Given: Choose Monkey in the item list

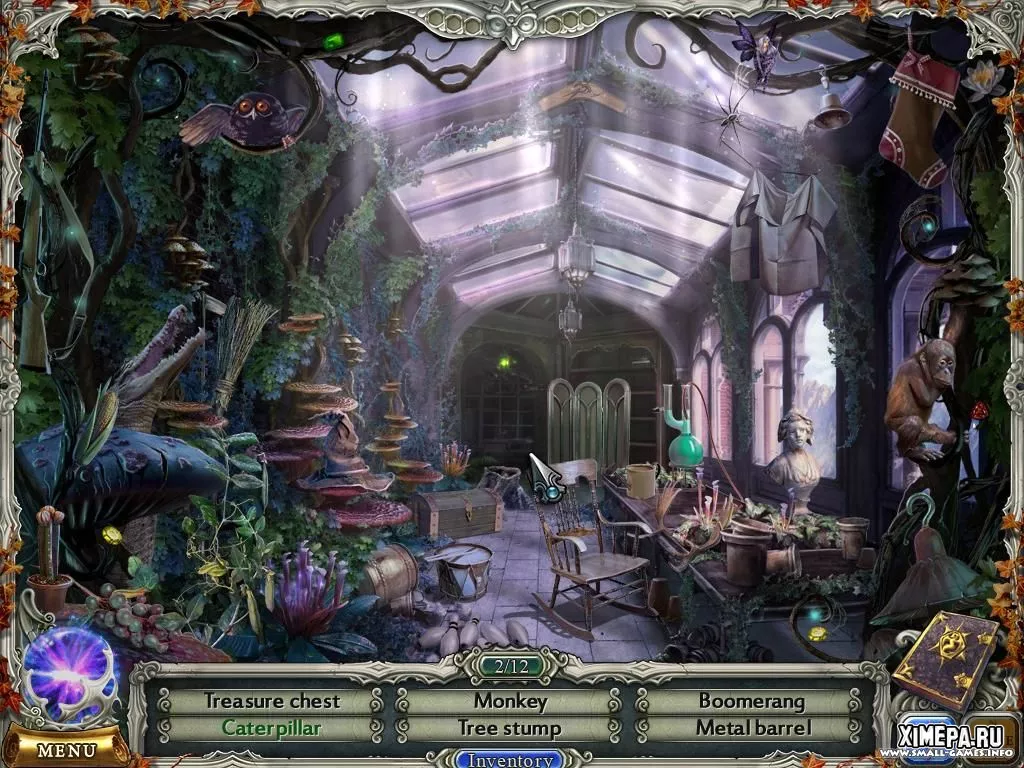Looking at the screenshot, I should point(510,701).
